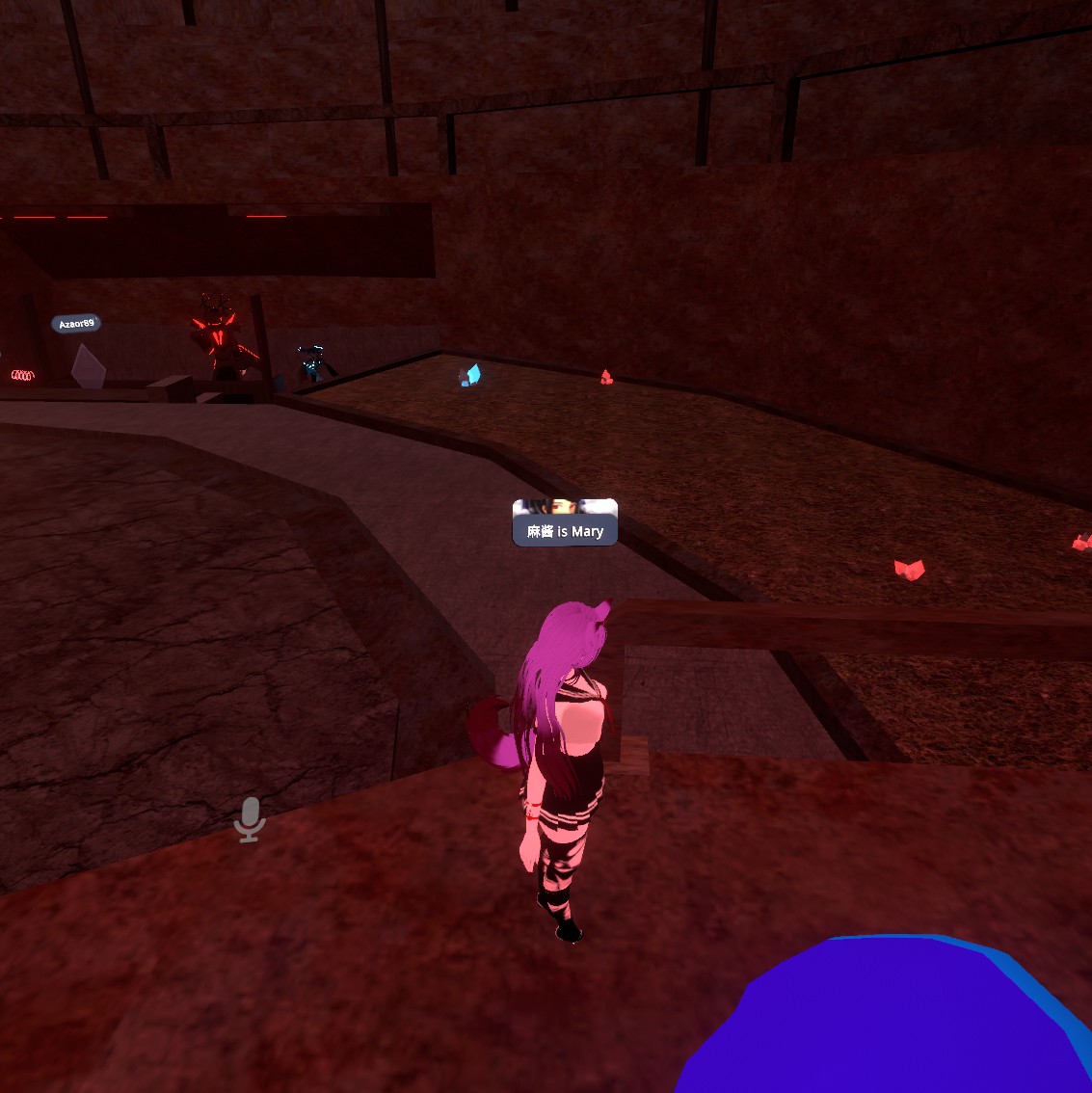Select the Azaor89 player nameplate
Screen dimensions: 1092x1093
click(x=76, y=324)
